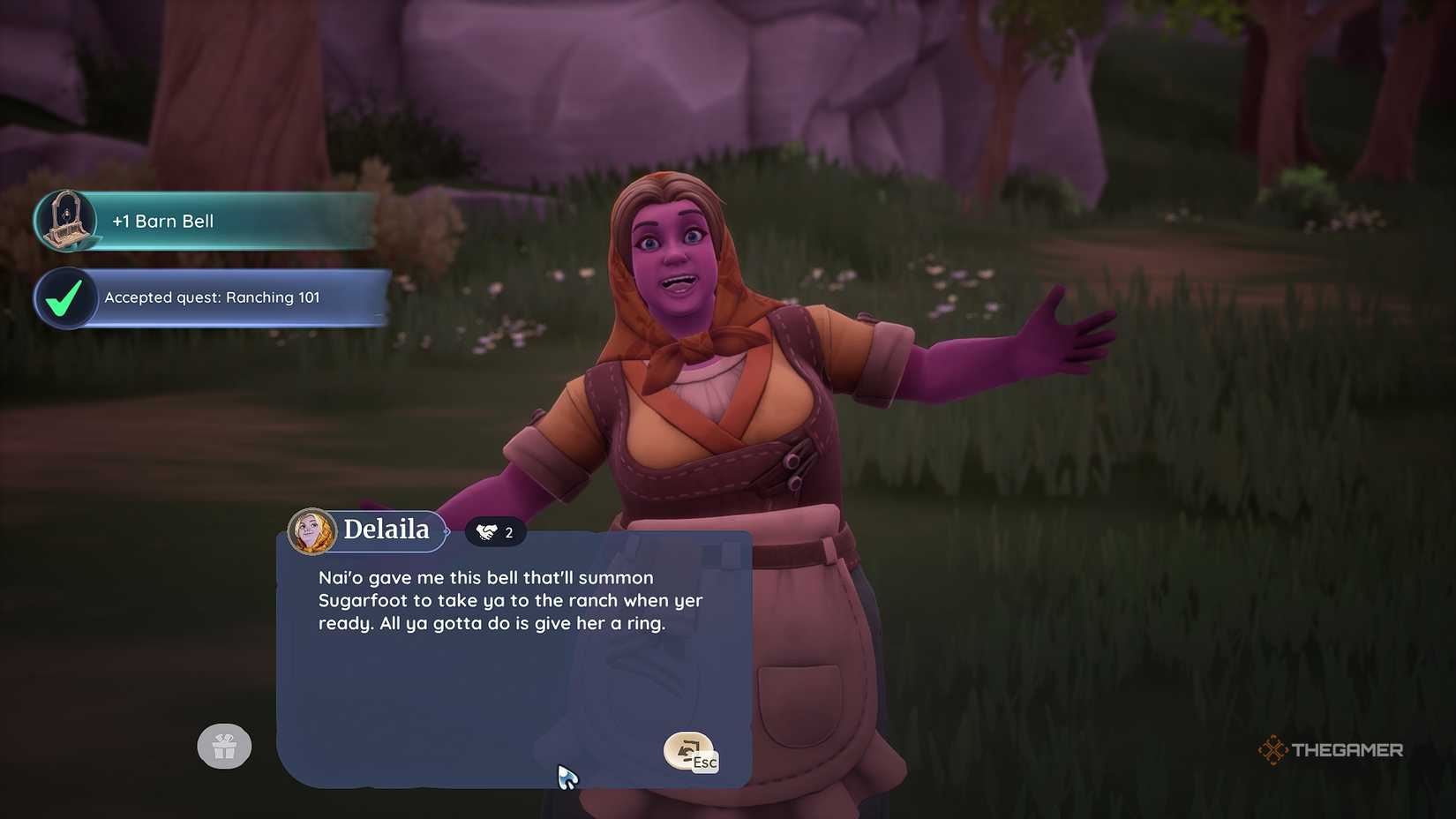The height and width of the screenshot is (819, 1456).
Task: Toggle the gift option for Delaila
Action: coord(223,746)
